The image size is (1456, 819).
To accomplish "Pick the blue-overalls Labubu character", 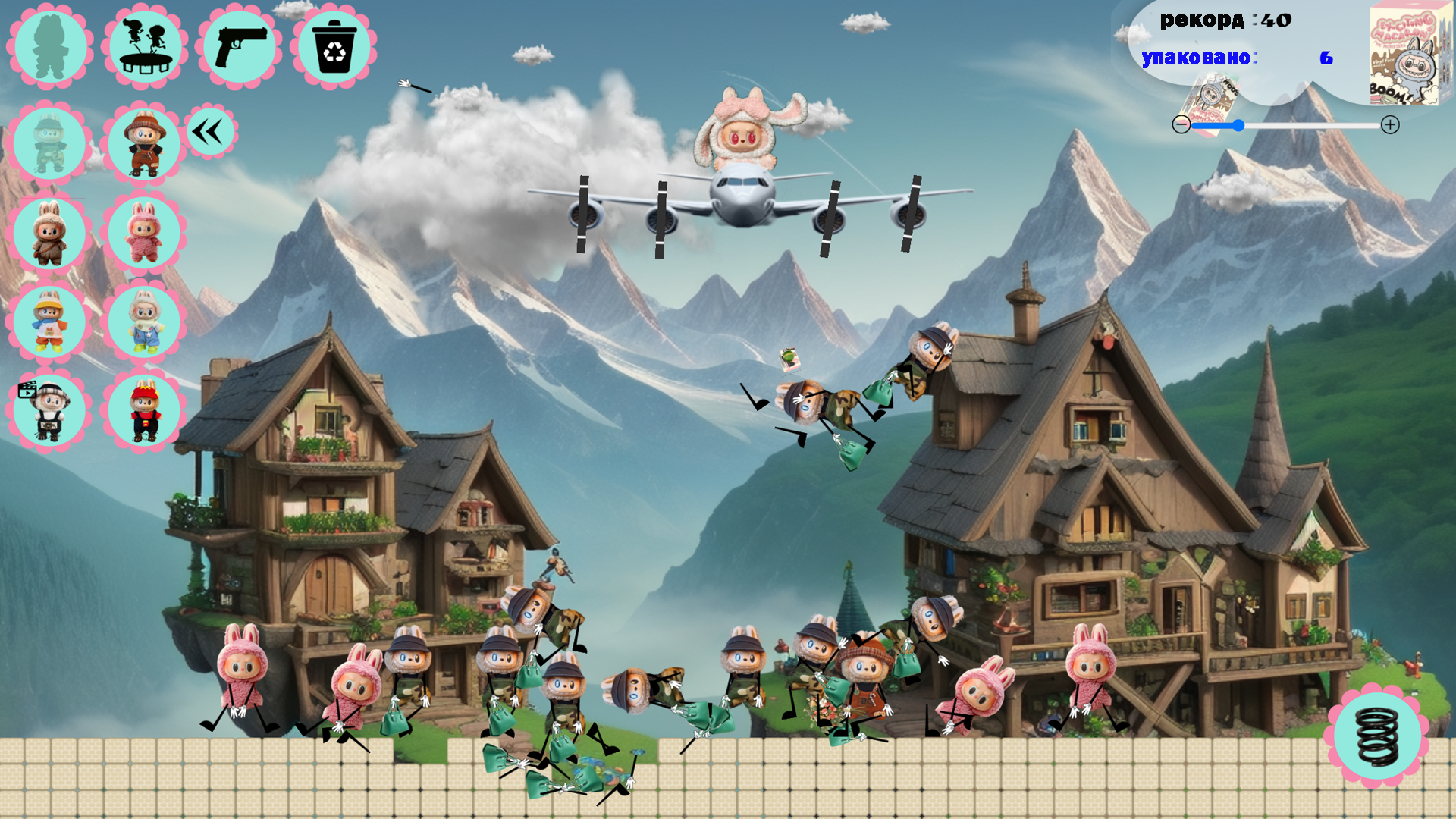I will tap(144, 322).
